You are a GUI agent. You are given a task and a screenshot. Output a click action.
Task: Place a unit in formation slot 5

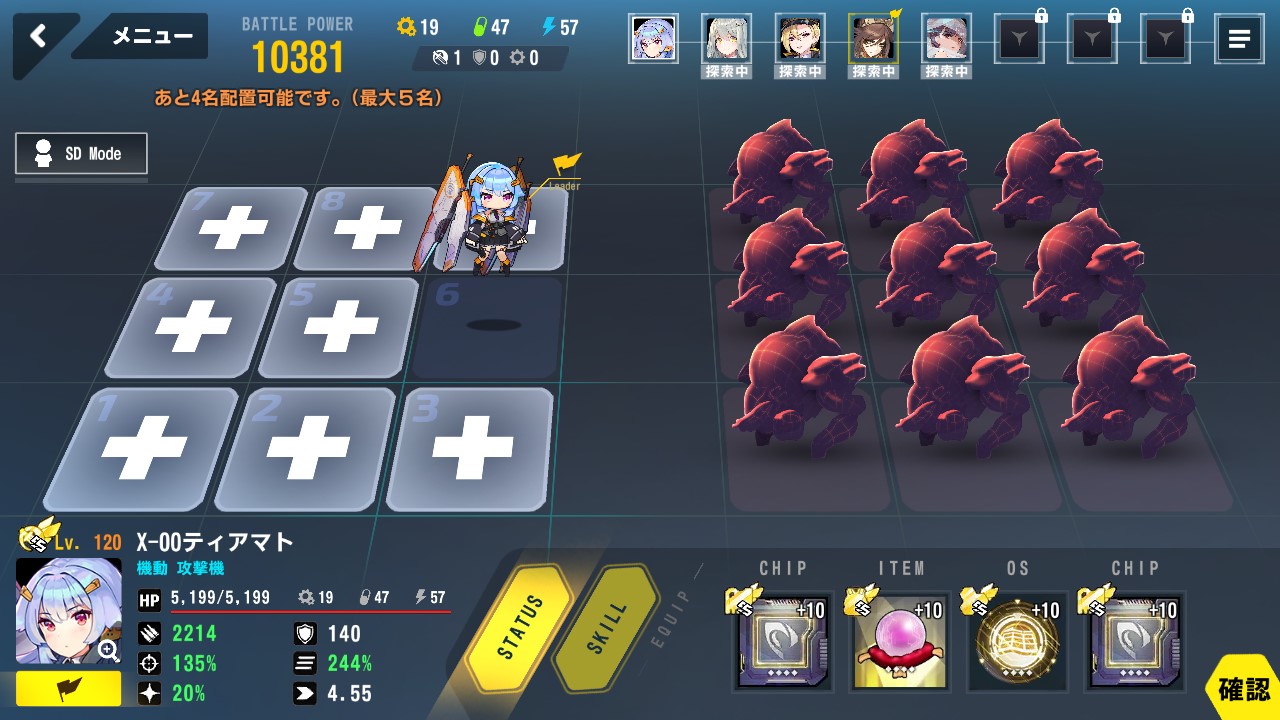340,327
